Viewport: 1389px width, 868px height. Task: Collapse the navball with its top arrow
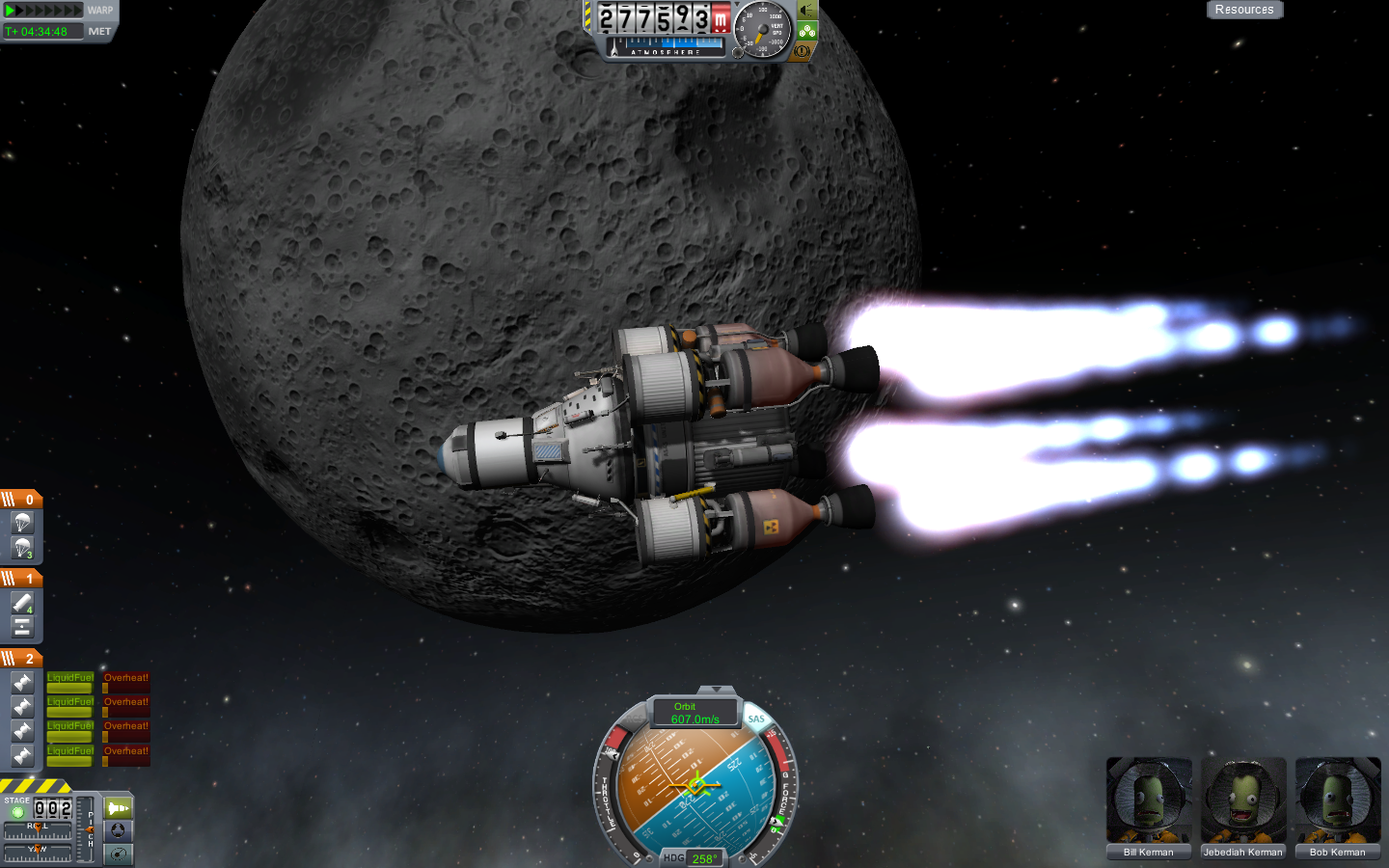point(716,690)
